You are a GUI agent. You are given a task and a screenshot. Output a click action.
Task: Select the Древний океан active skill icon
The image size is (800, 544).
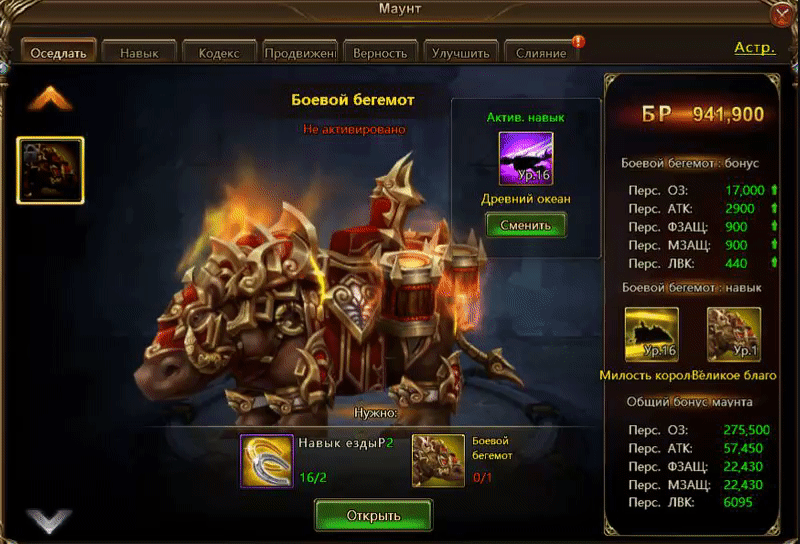tap(526, 159)
